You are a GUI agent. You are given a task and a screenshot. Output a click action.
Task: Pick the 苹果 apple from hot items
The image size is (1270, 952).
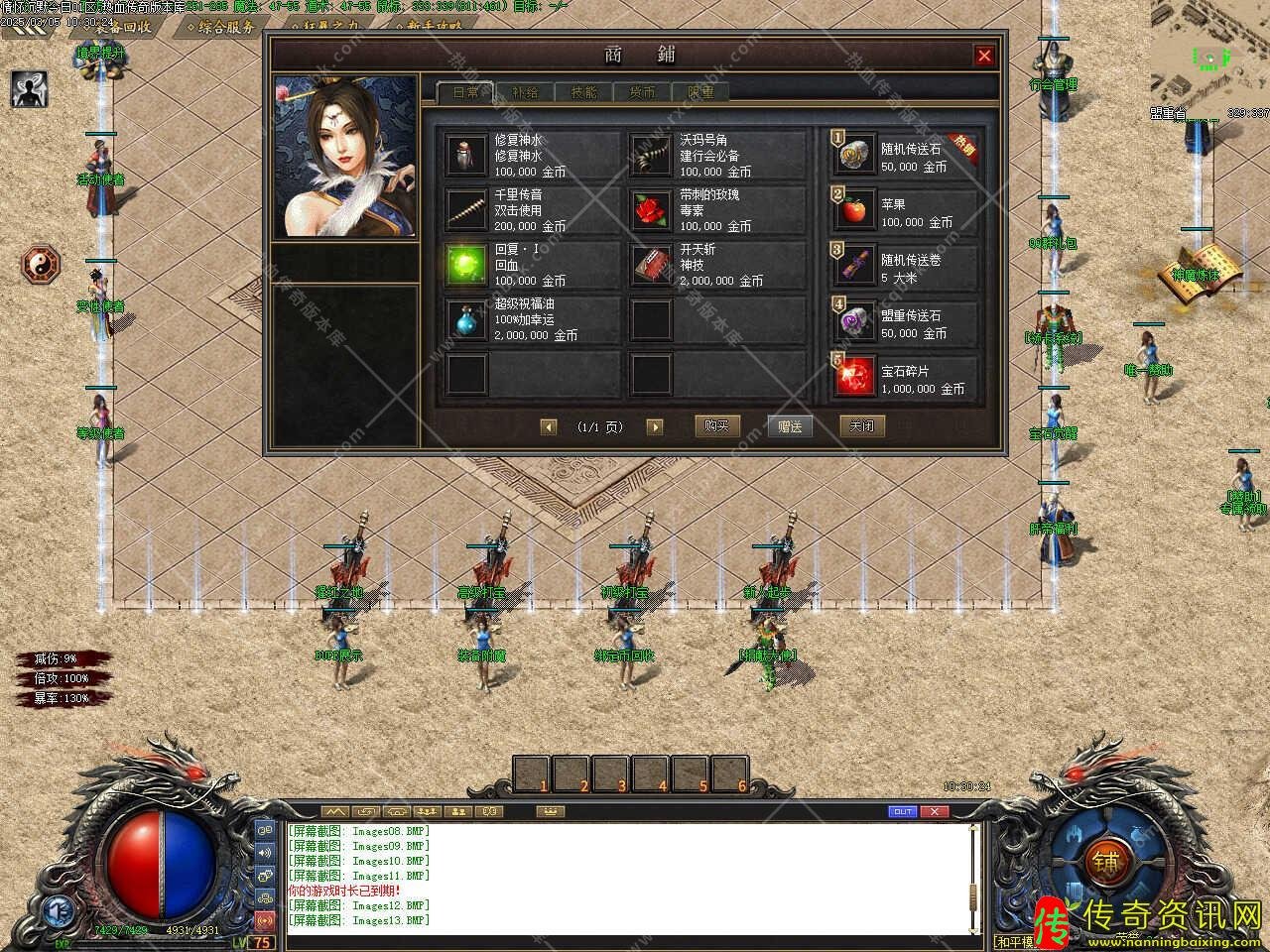(x=854, y=210)
